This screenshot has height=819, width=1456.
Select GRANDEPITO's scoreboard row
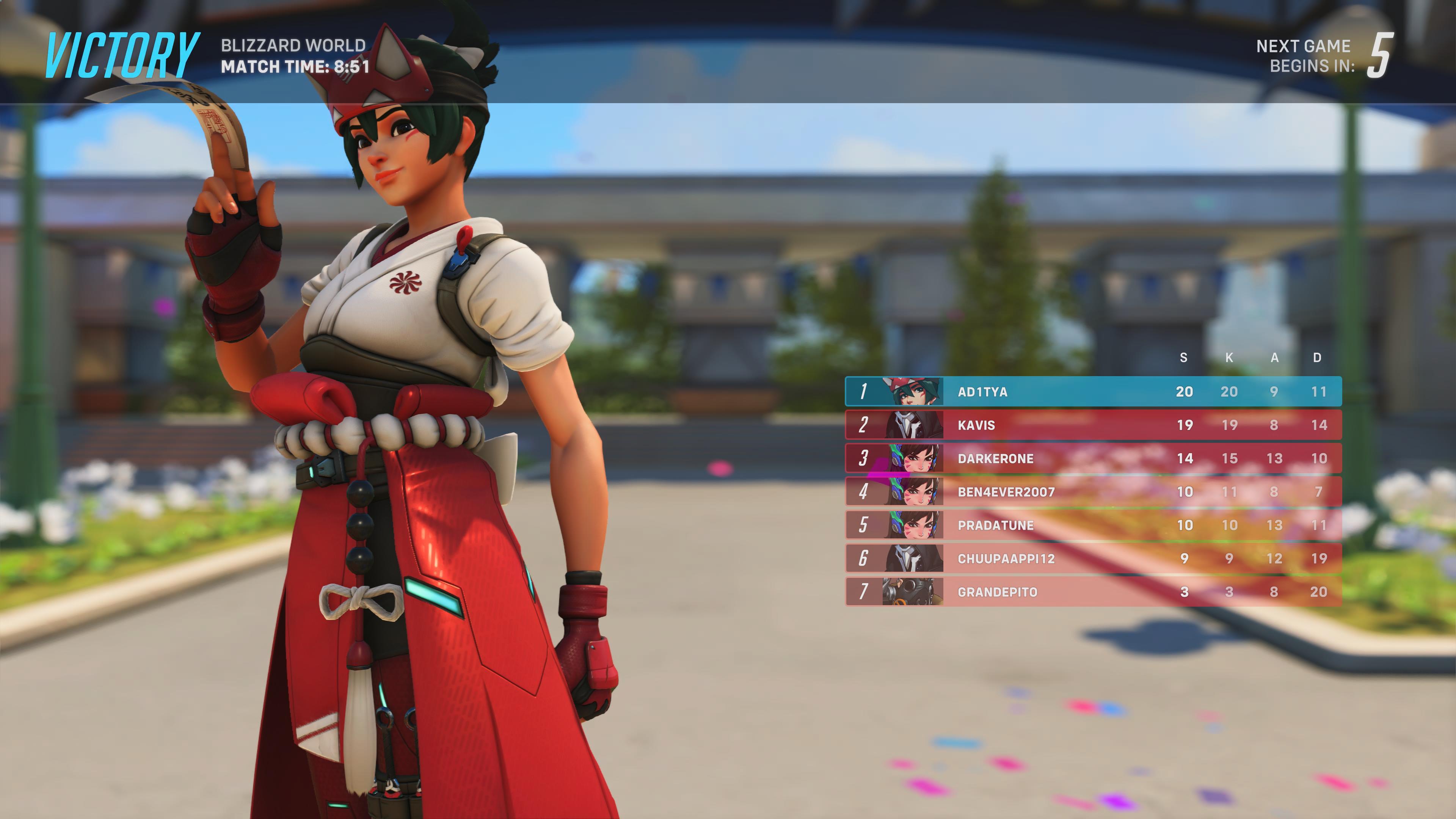coord(1093,592)
